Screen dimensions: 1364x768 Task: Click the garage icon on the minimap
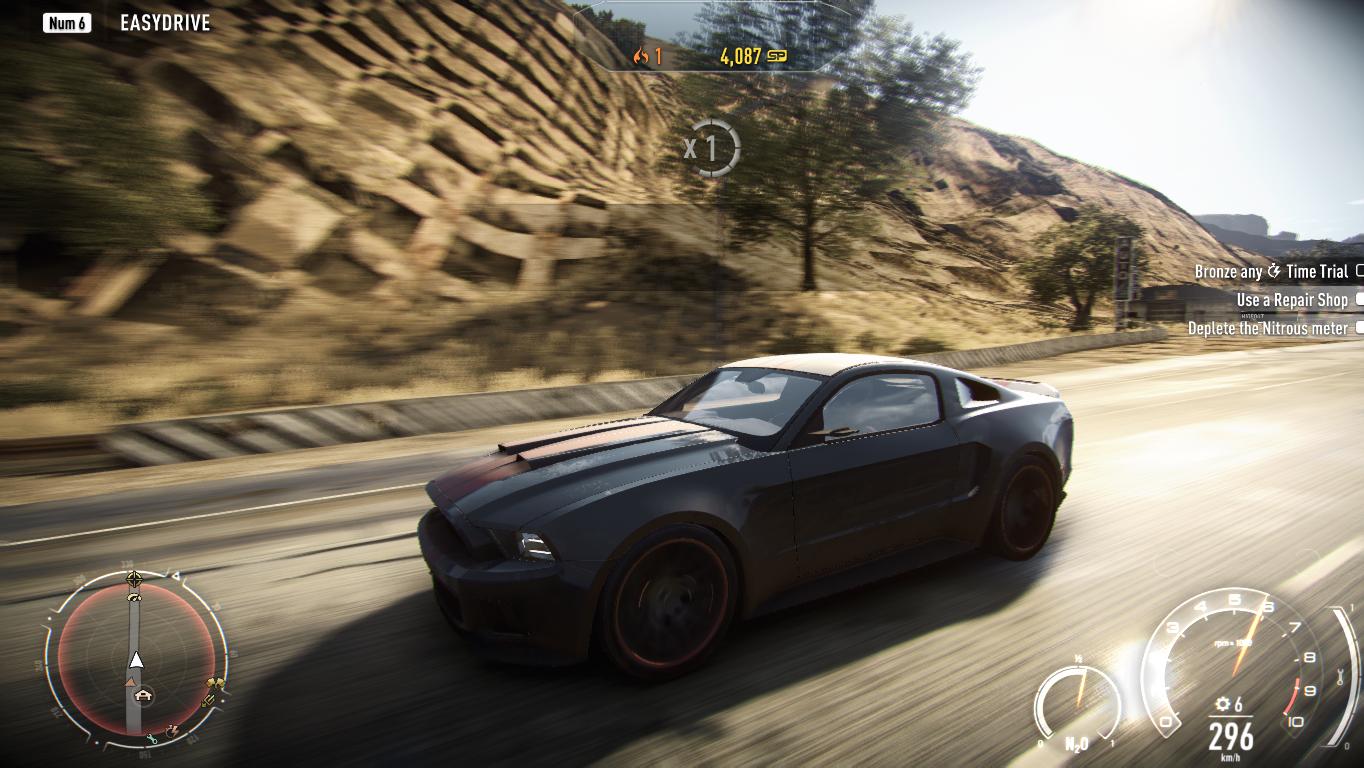[x=144, y=693]
